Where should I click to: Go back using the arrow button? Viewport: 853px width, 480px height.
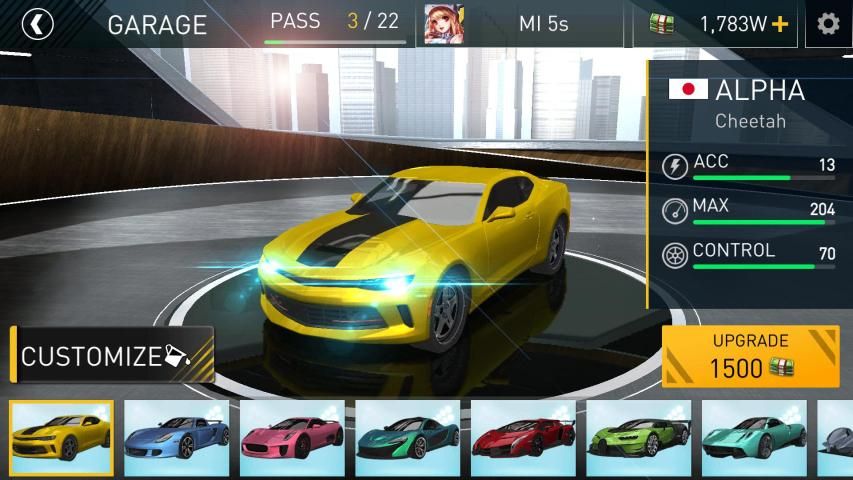click(37, 24)
